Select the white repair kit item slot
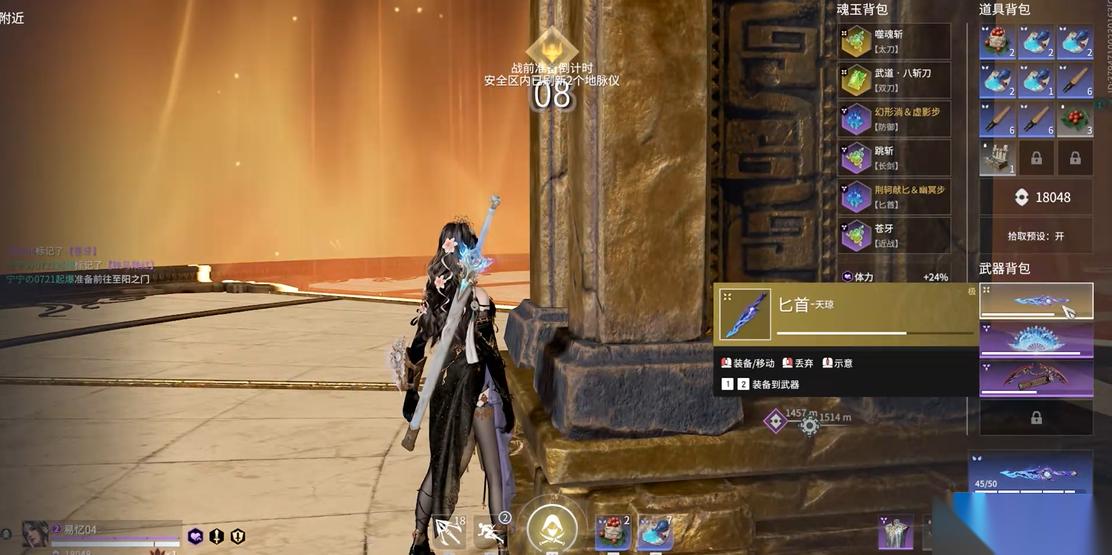Screen dimensions: 1112x555 point(996,158)
